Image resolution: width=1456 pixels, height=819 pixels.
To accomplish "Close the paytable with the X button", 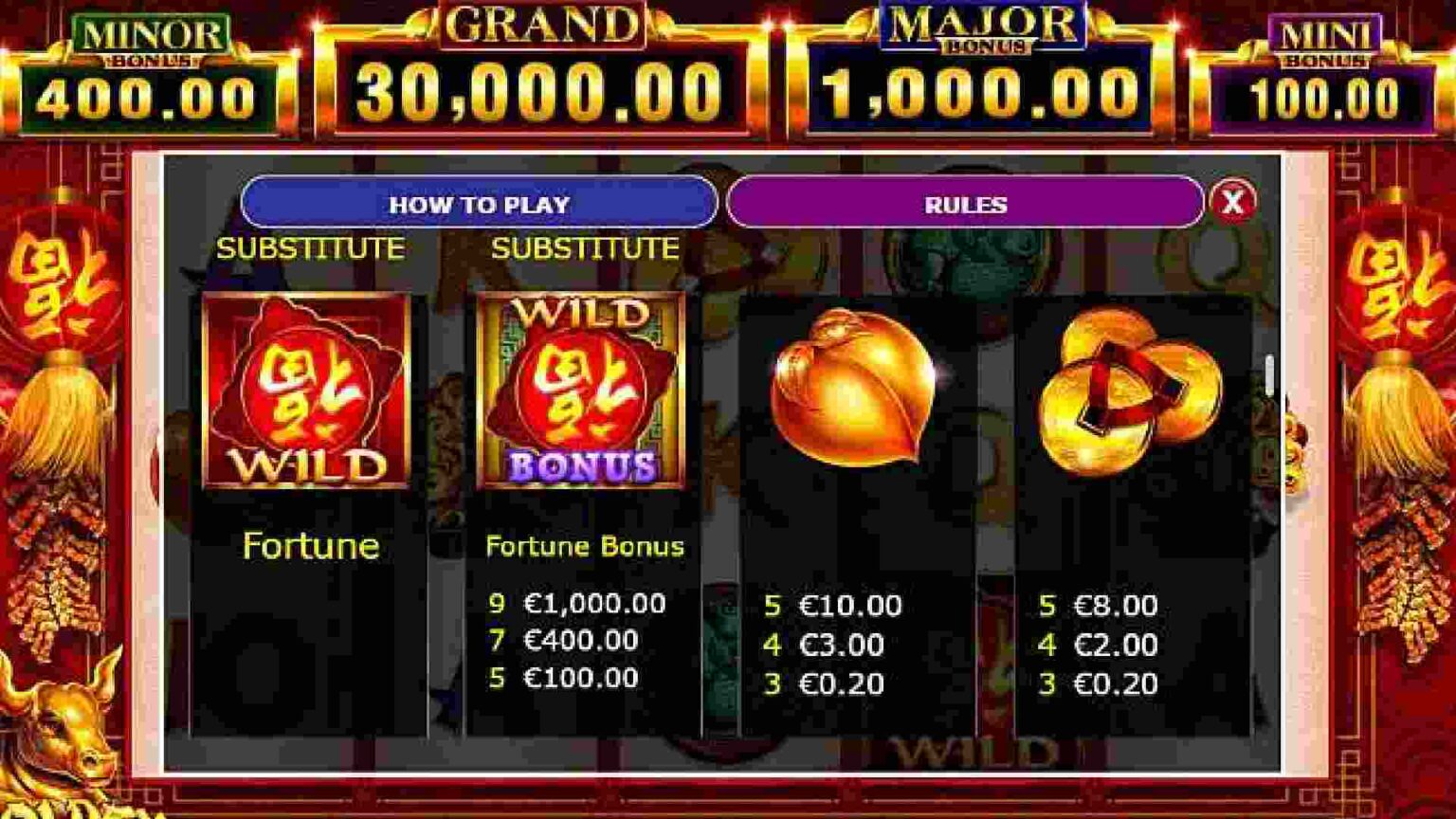I will (x=1232, y=204).
